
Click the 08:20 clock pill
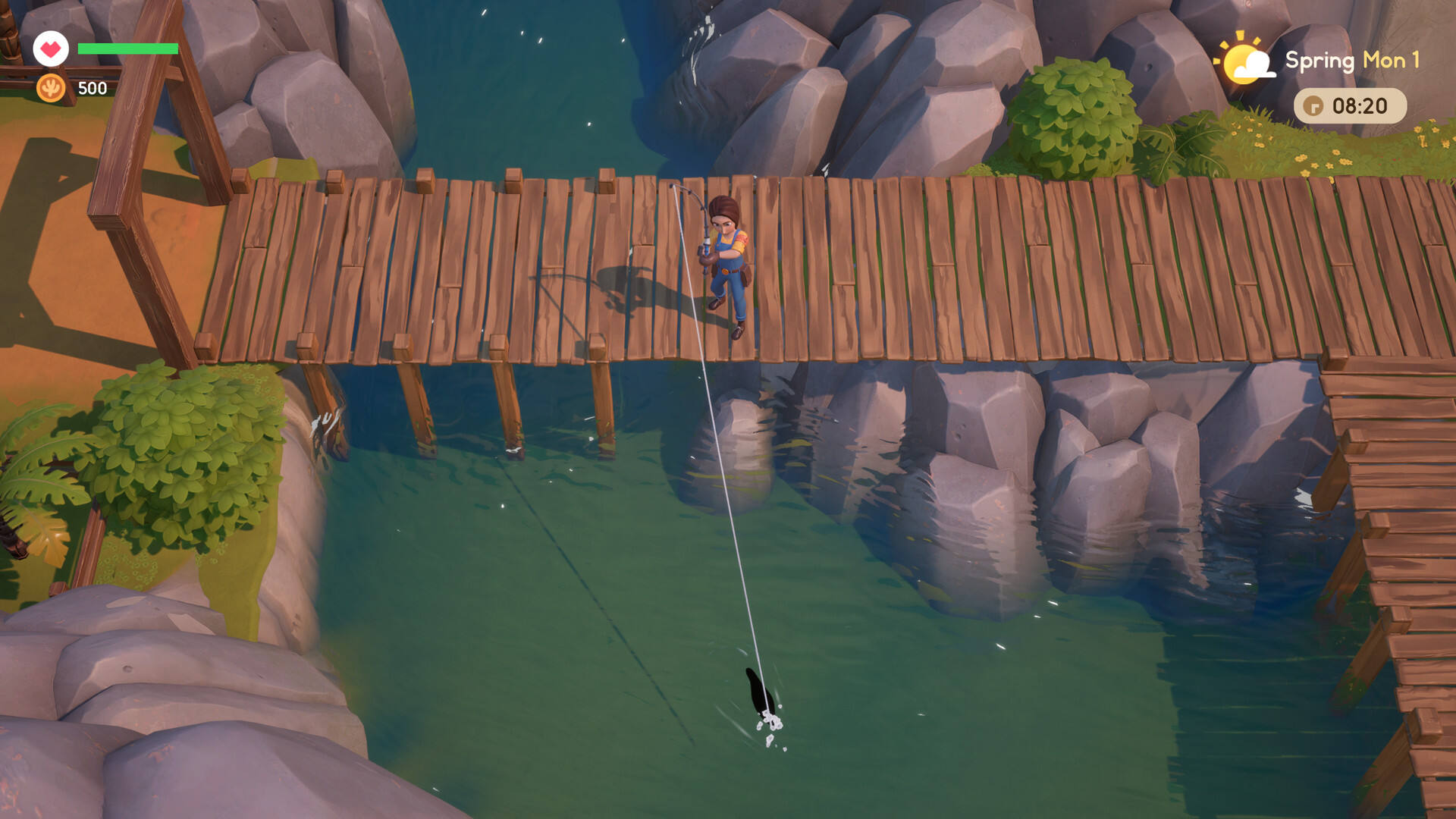point(1350,106)
